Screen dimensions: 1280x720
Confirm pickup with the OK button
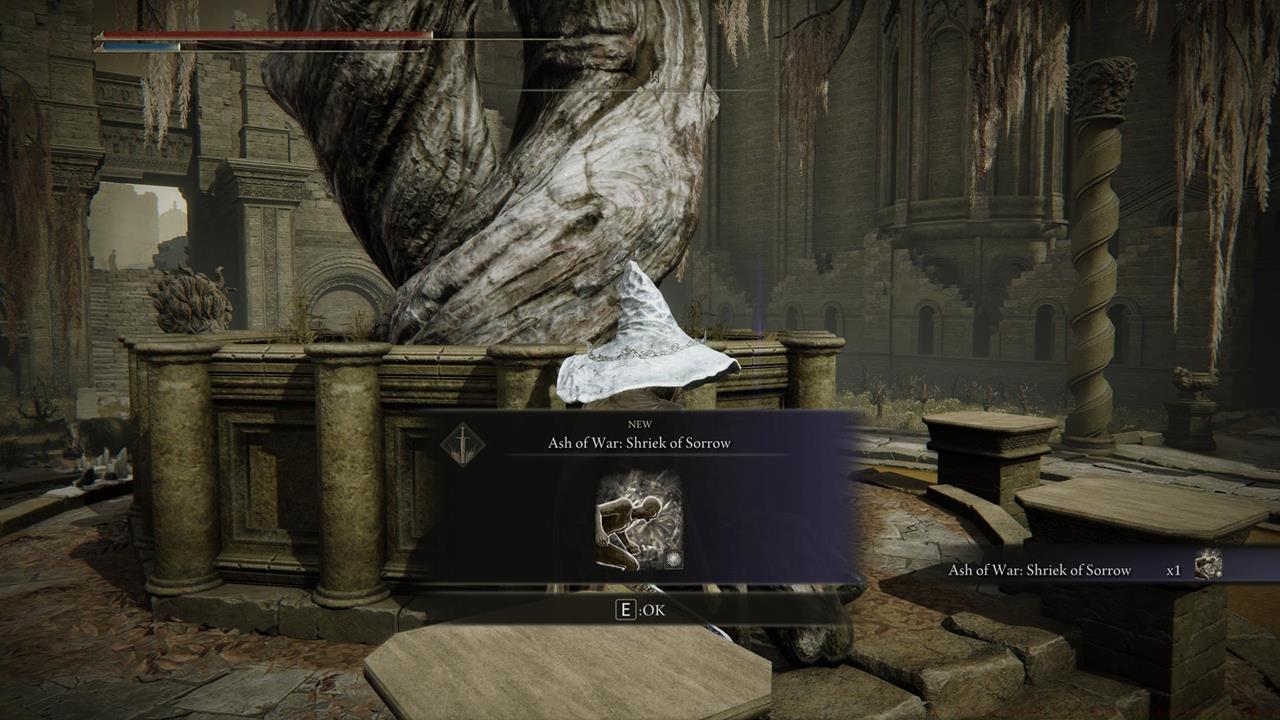(638, 609)
